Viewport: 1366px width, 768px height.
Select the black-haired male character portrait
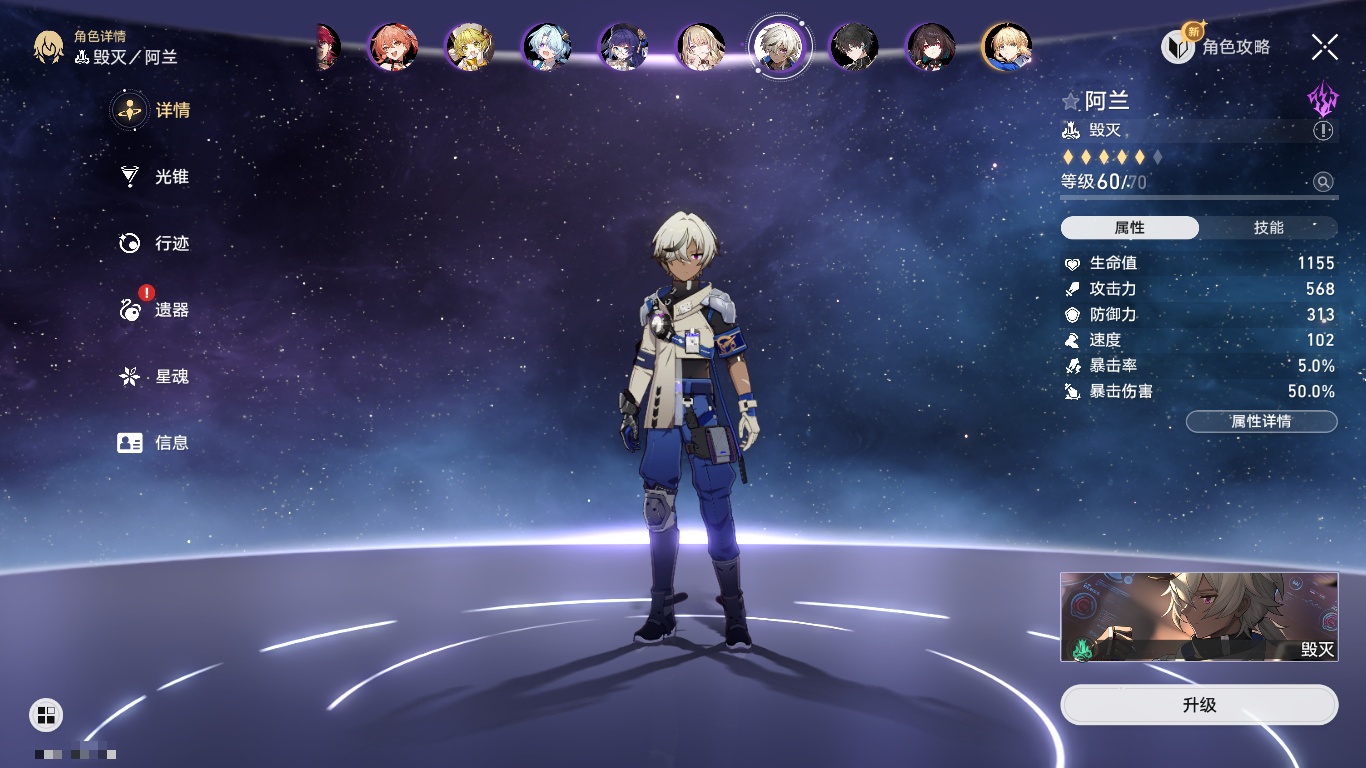coord(855,47)
